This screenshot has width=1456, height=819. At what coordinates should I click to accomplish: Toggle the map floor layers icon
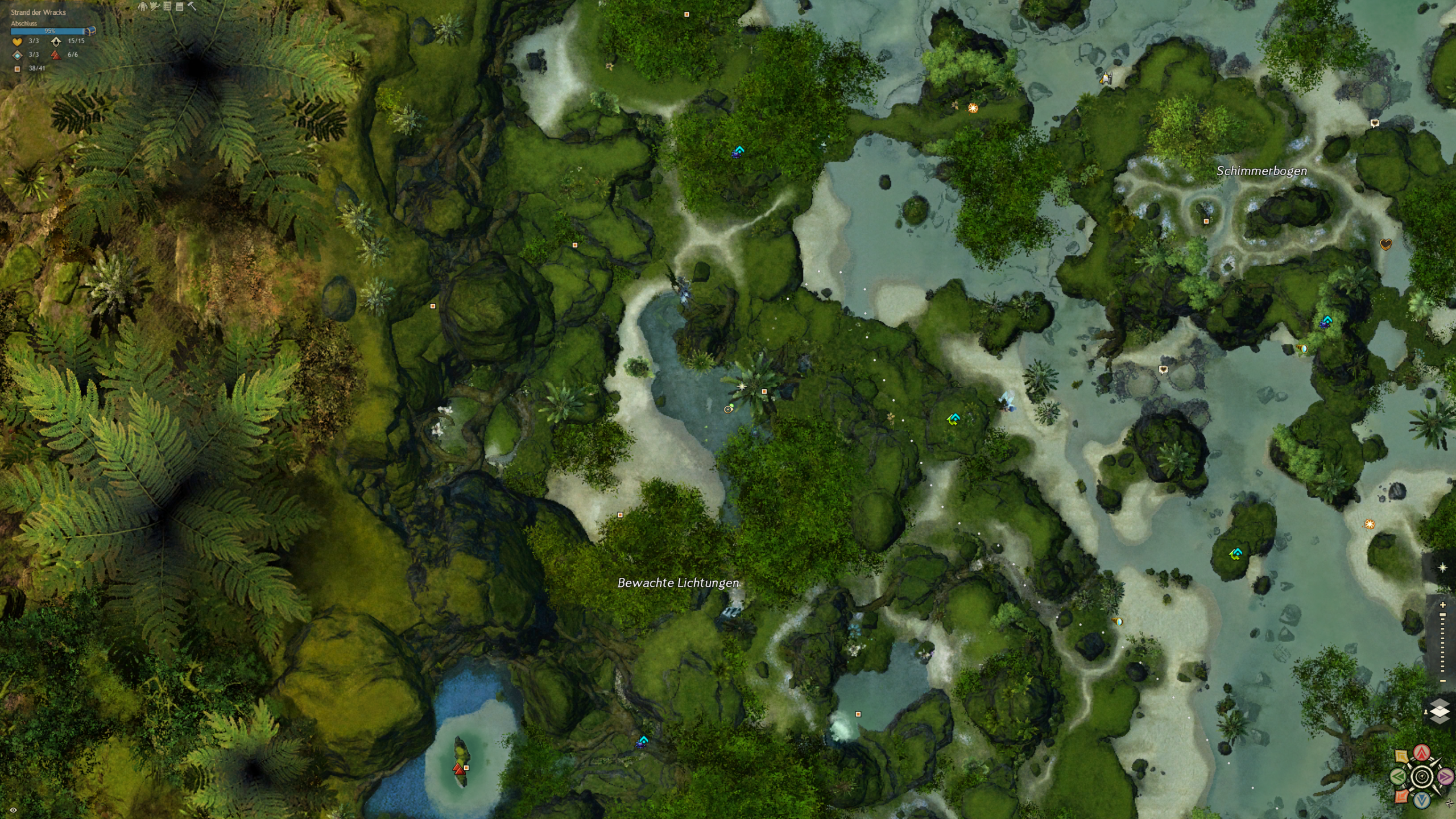[x=1439, y=712]
